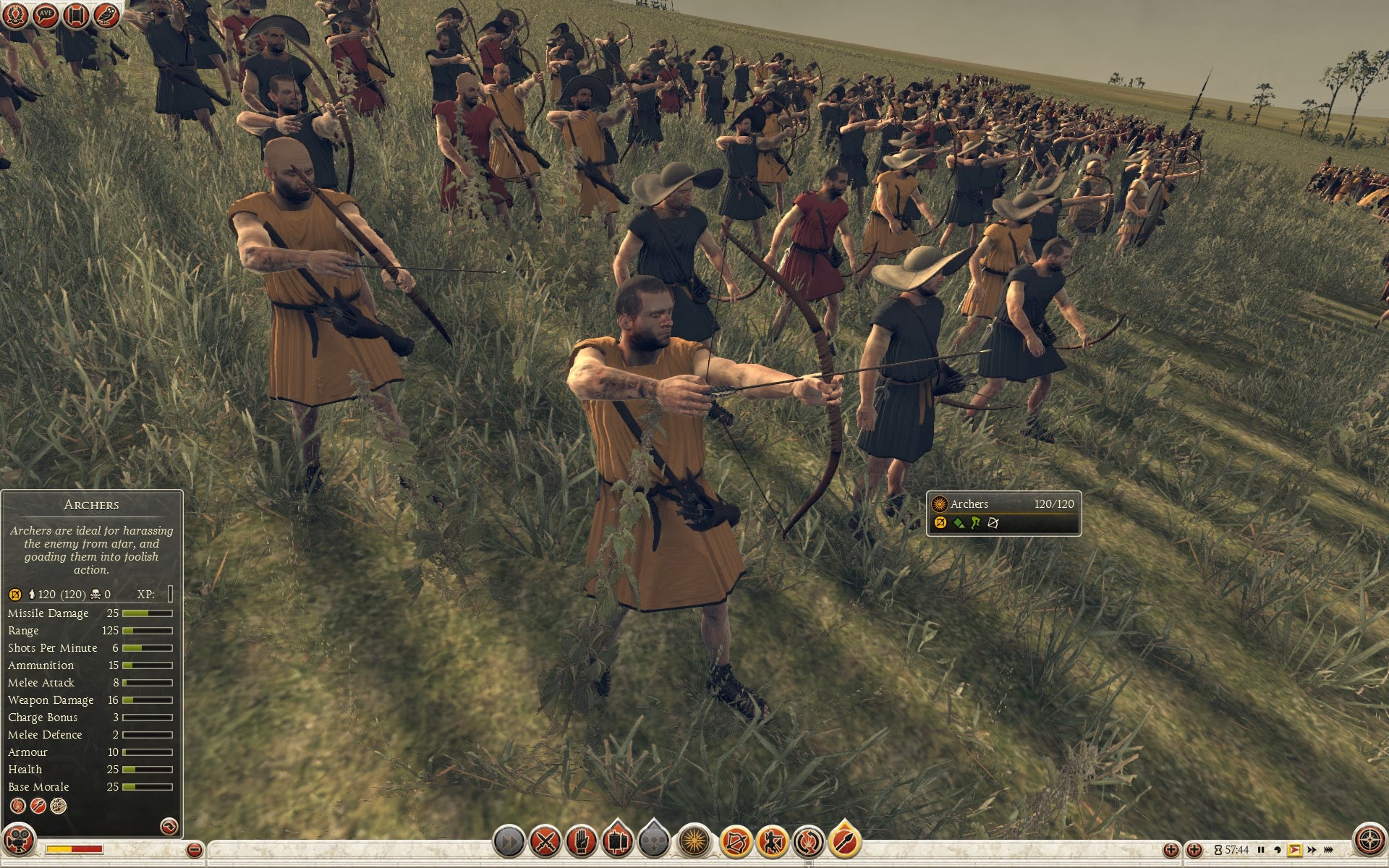Viewport: 1389px width, 868px height.
Task: Set battle speed to double fast-forward
Action: click(1312, 850)
